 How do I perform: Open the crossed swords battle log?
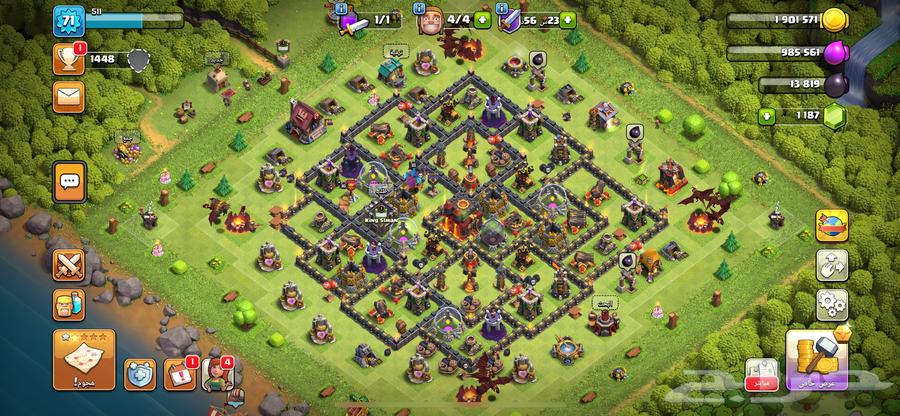point(69,265)
